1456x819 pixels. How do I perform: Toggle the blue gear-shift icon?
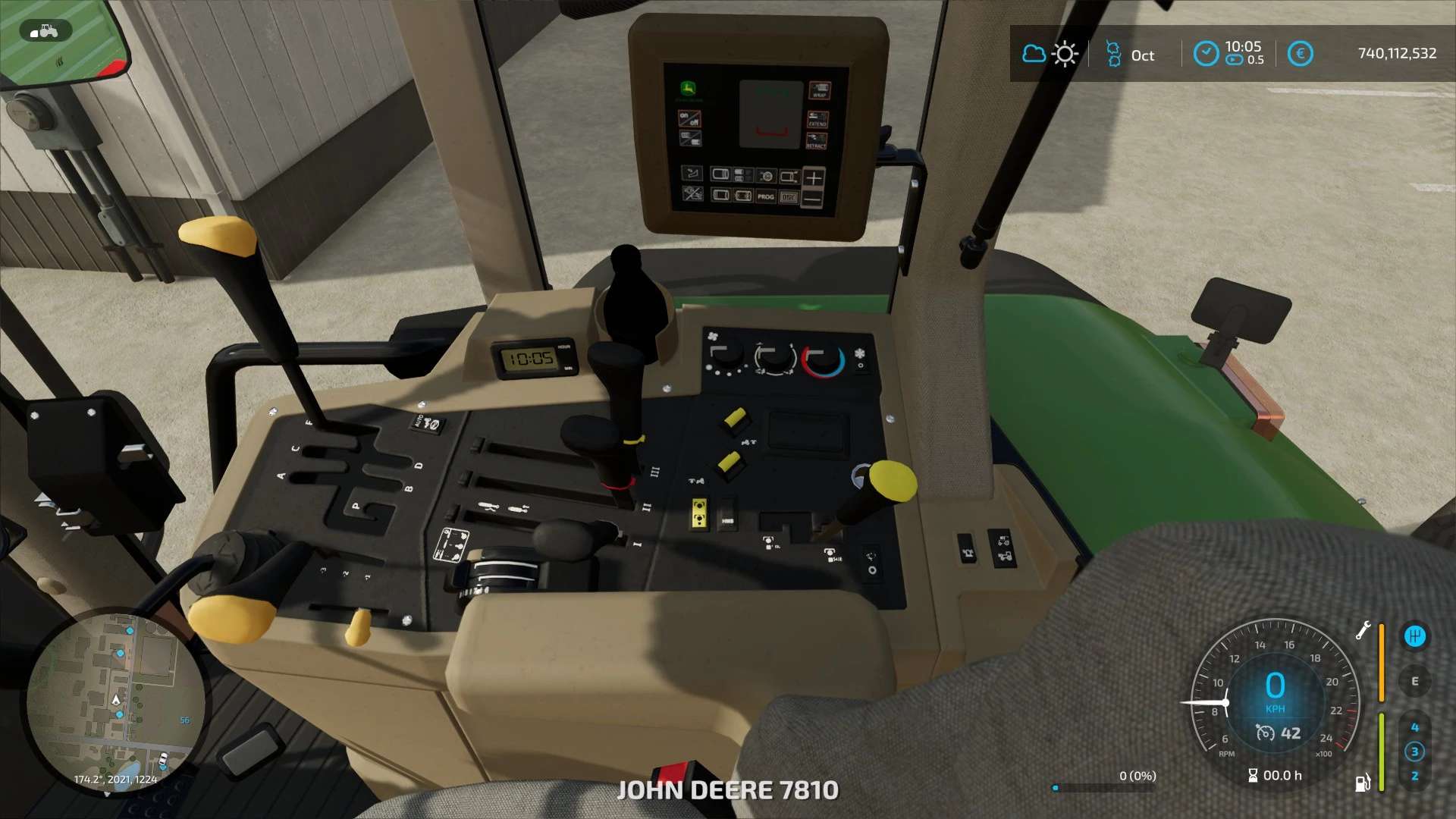[1414, 636]
